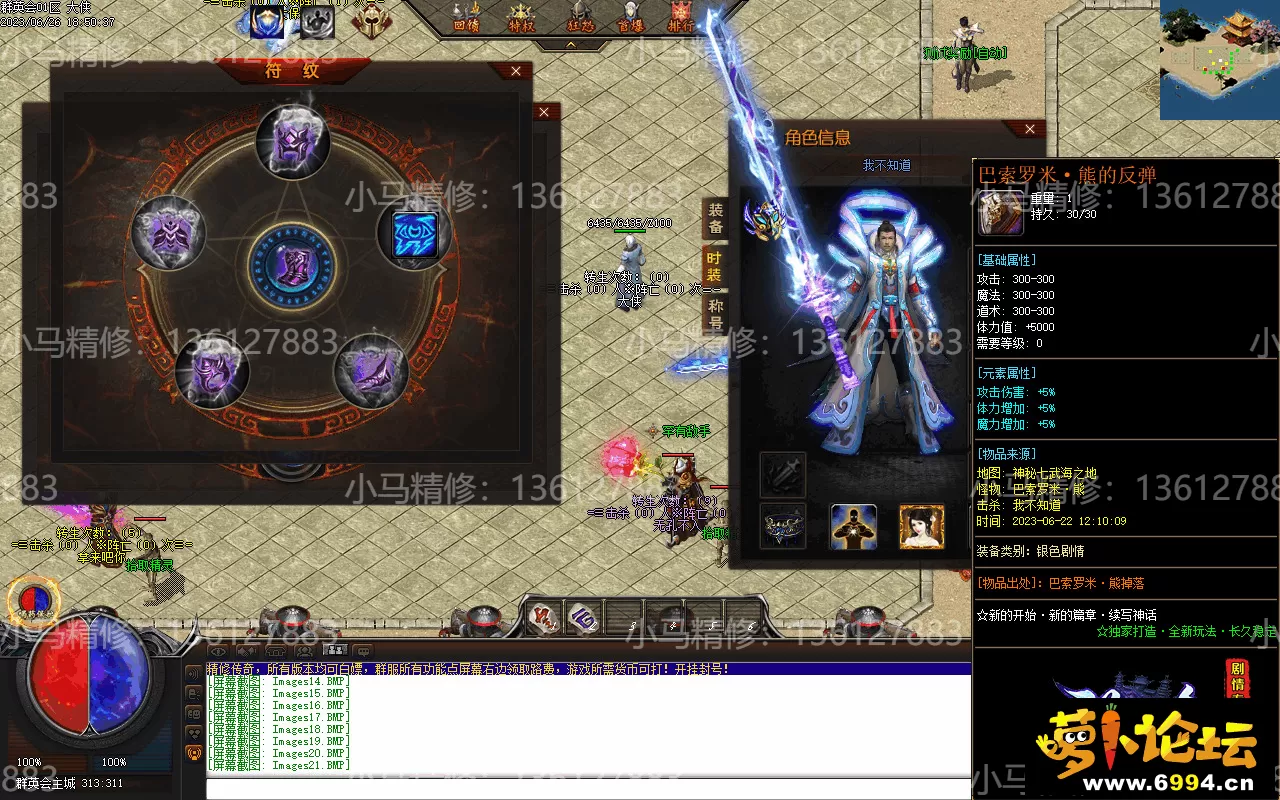1280x800 pixels.
Task: Select the top purple armor rune
Action: pyautogui.click(x=293, y=141)
